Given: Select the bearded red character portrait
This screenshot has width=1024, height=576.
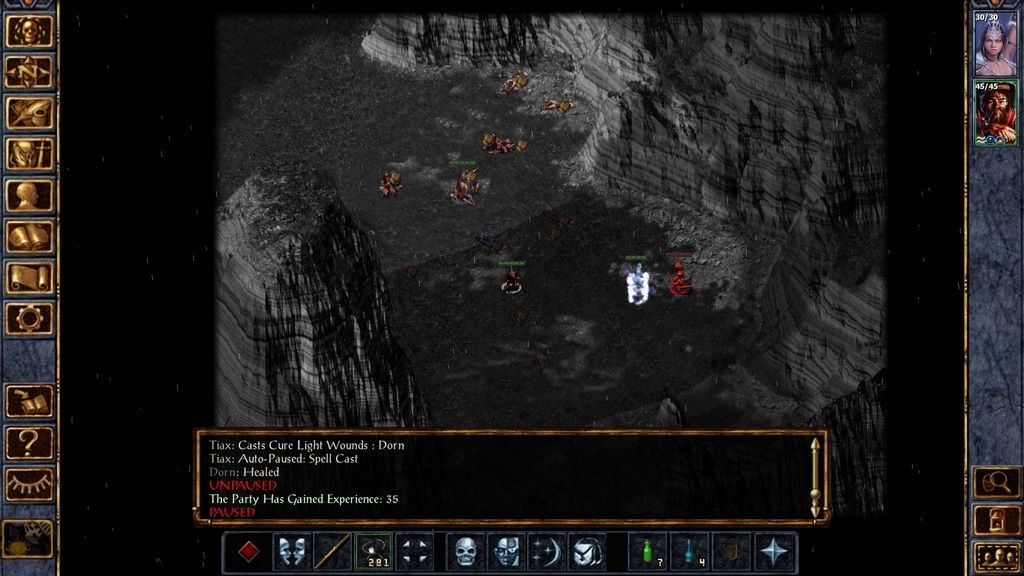Looking at the screenshot, I should (996, 113).
